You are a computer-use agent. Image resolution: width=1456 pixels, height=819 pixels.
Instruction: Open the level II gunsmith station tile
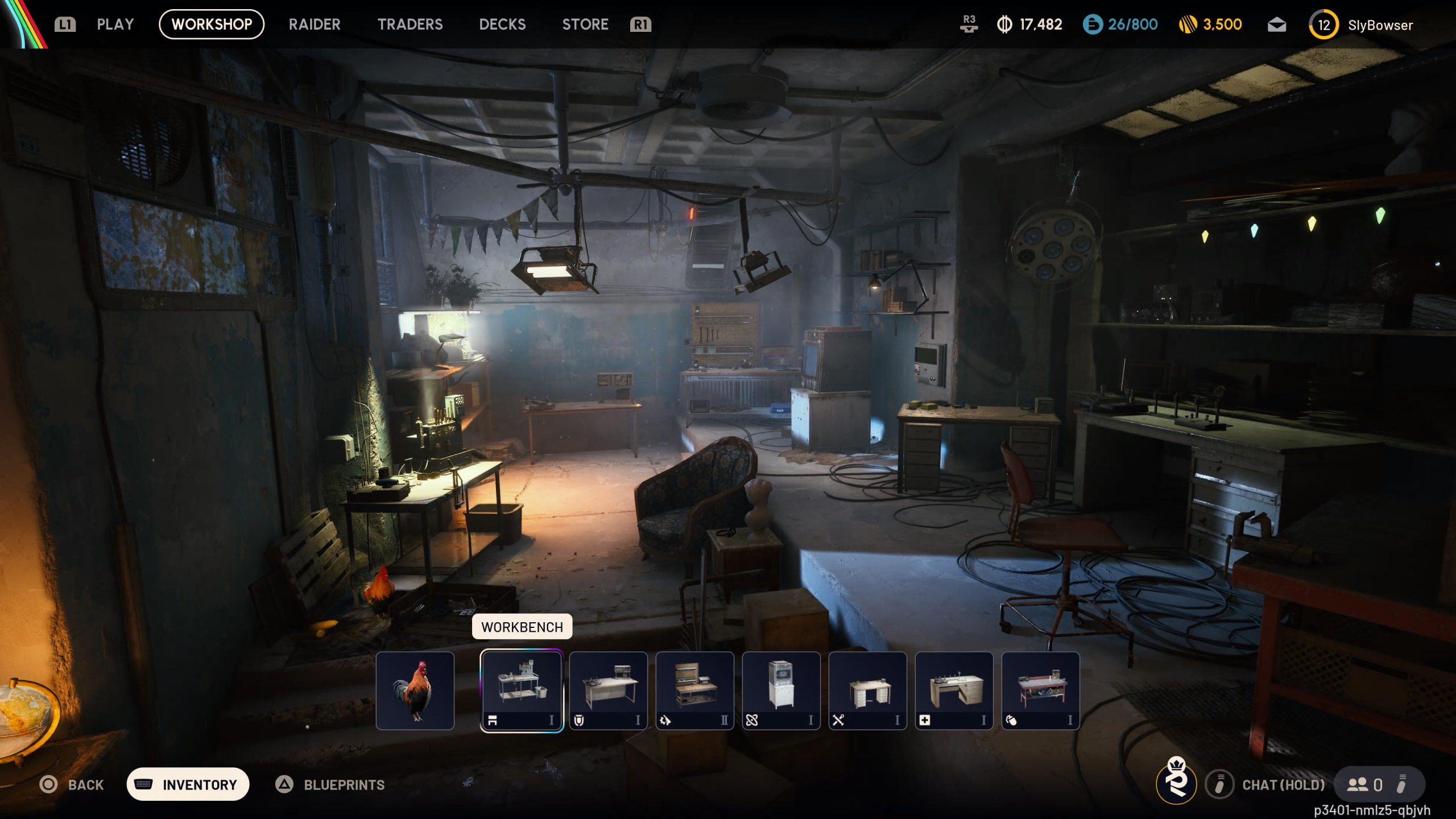[x=695, y=690]
